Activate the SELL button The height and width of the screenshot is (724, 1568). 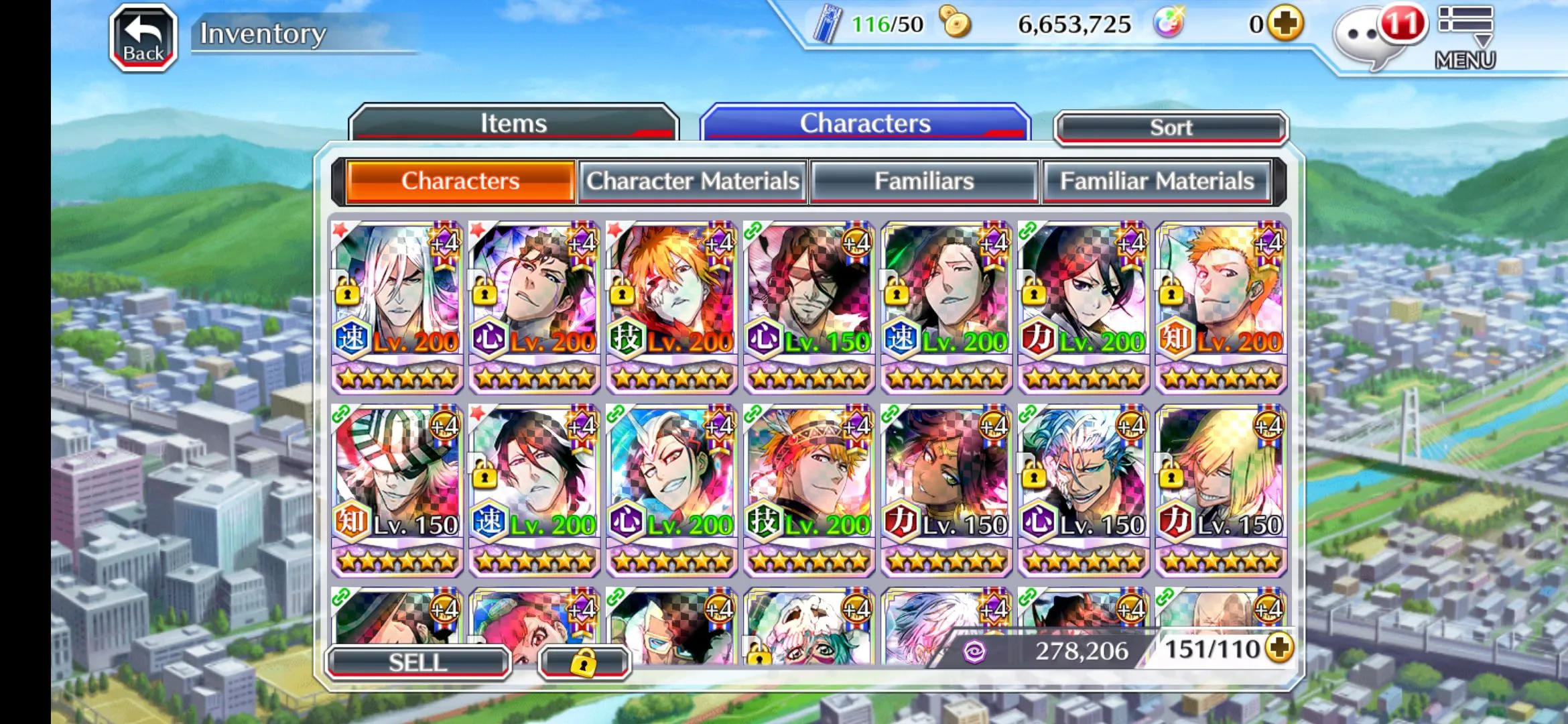[x=418, y=662]
